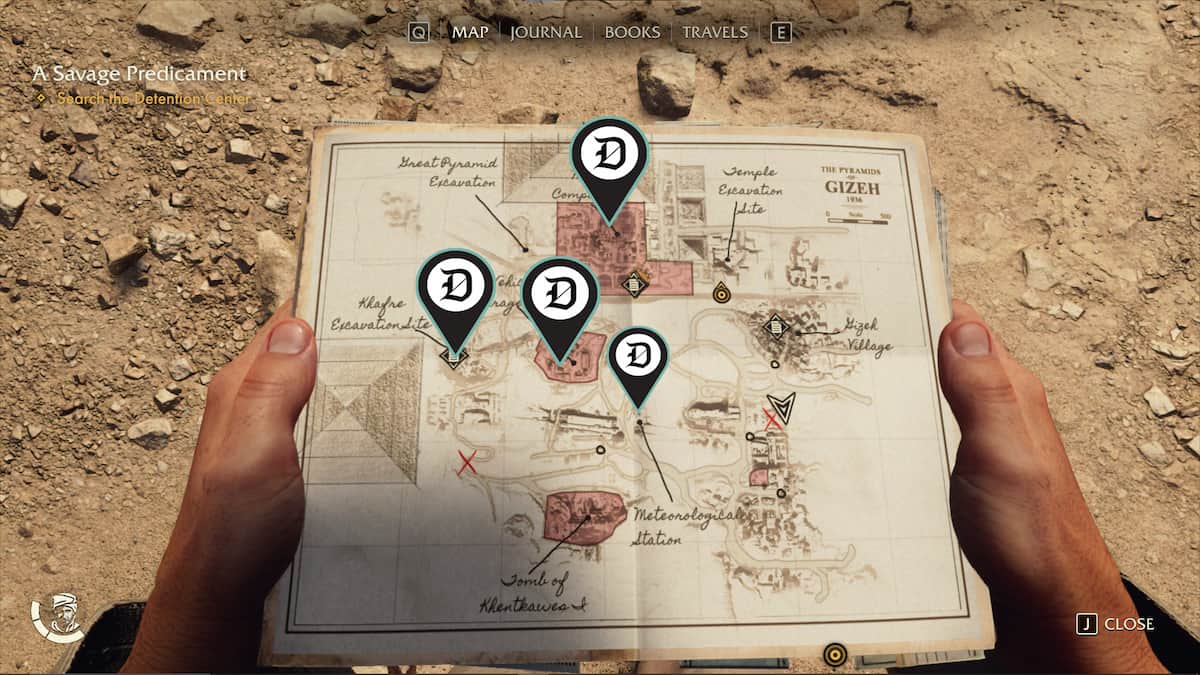The width and height of the screenshot is (1200, 675).
Task: Open the Books tab
Action: point(632,32)
